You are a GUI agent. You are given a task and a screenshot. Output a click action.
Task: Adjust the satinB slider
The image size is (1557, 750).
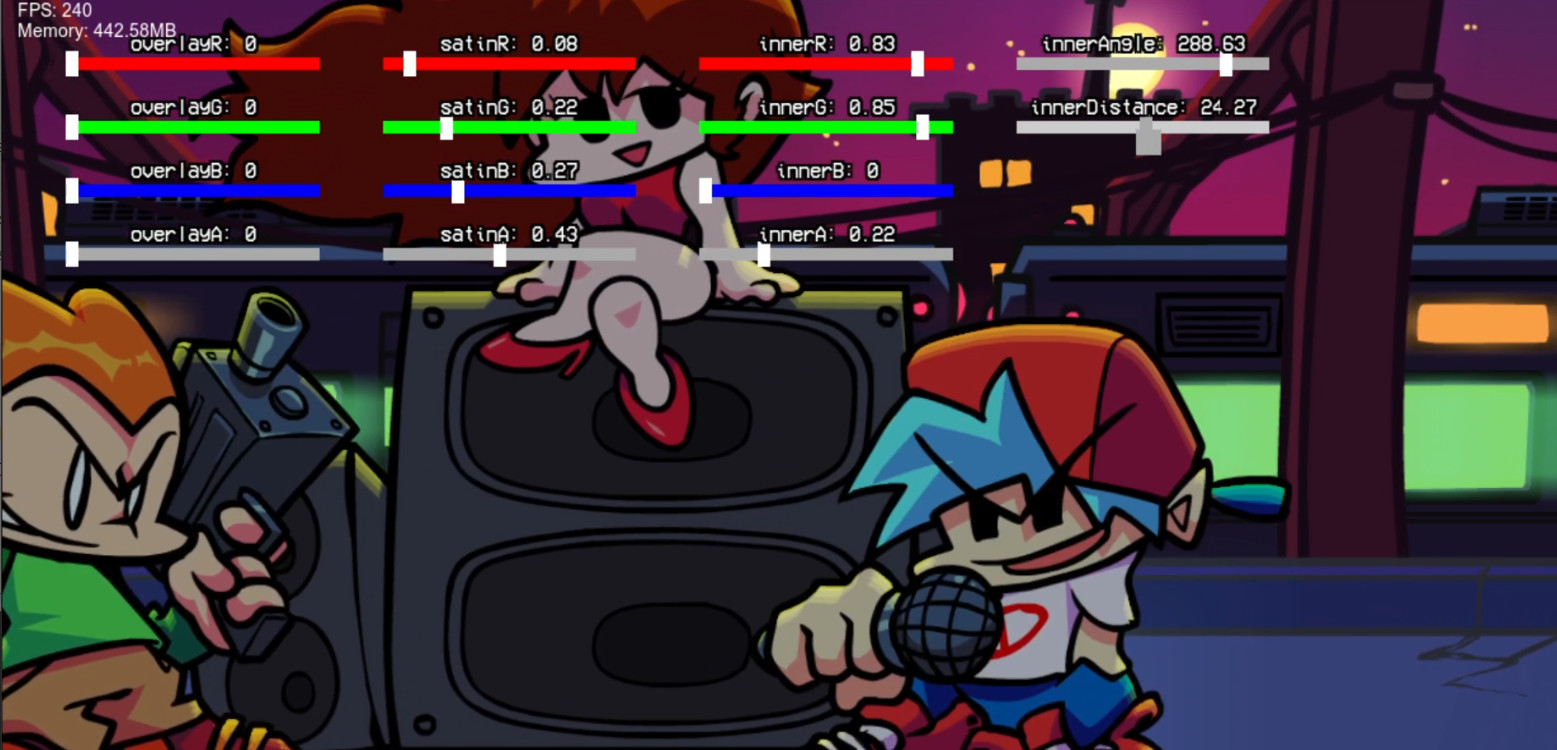(x=456, y=190)
